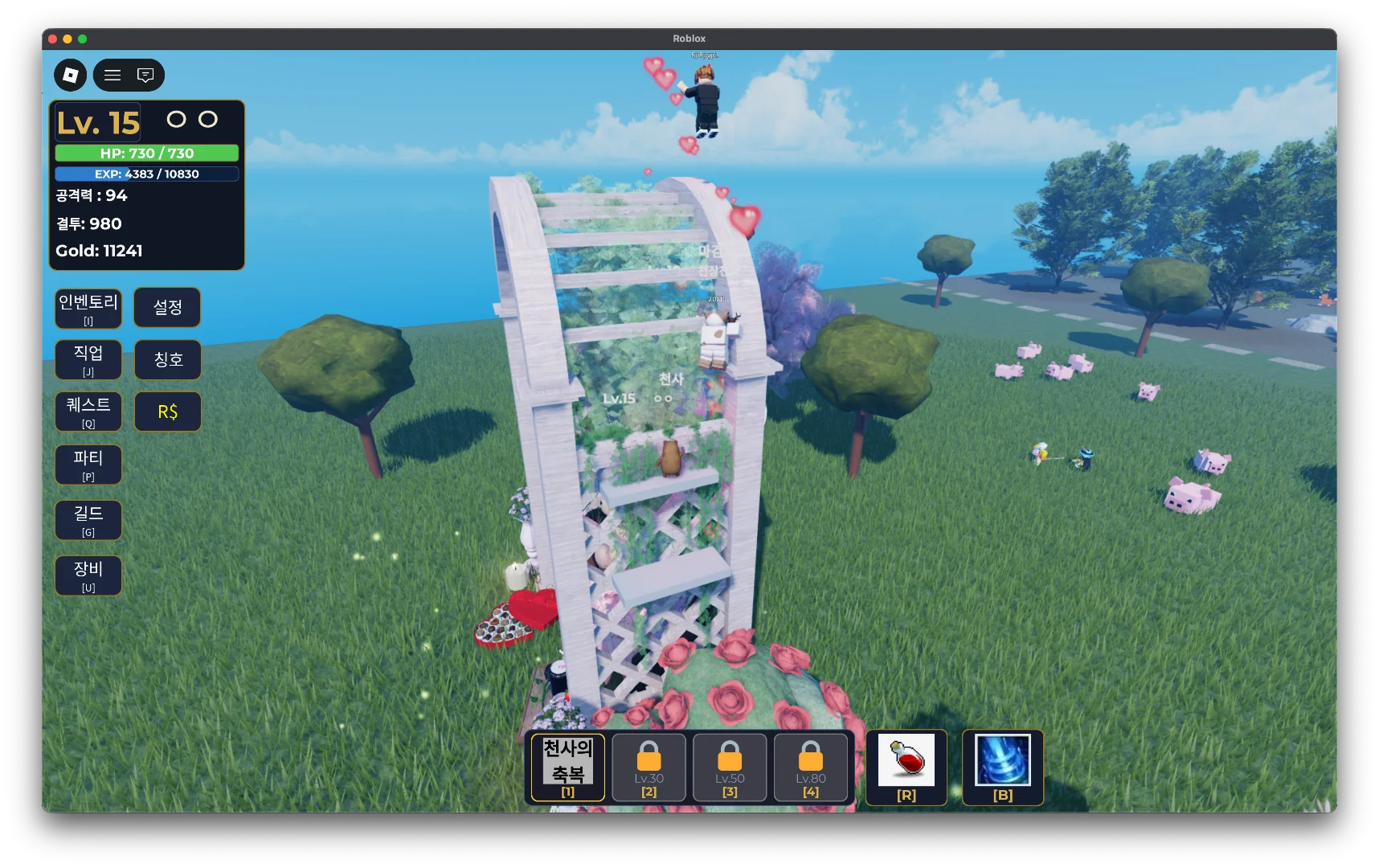Screen dimensions: 1379x868
Task: Select the locked Lv.30 skill slot
Action: coord(649,768)
